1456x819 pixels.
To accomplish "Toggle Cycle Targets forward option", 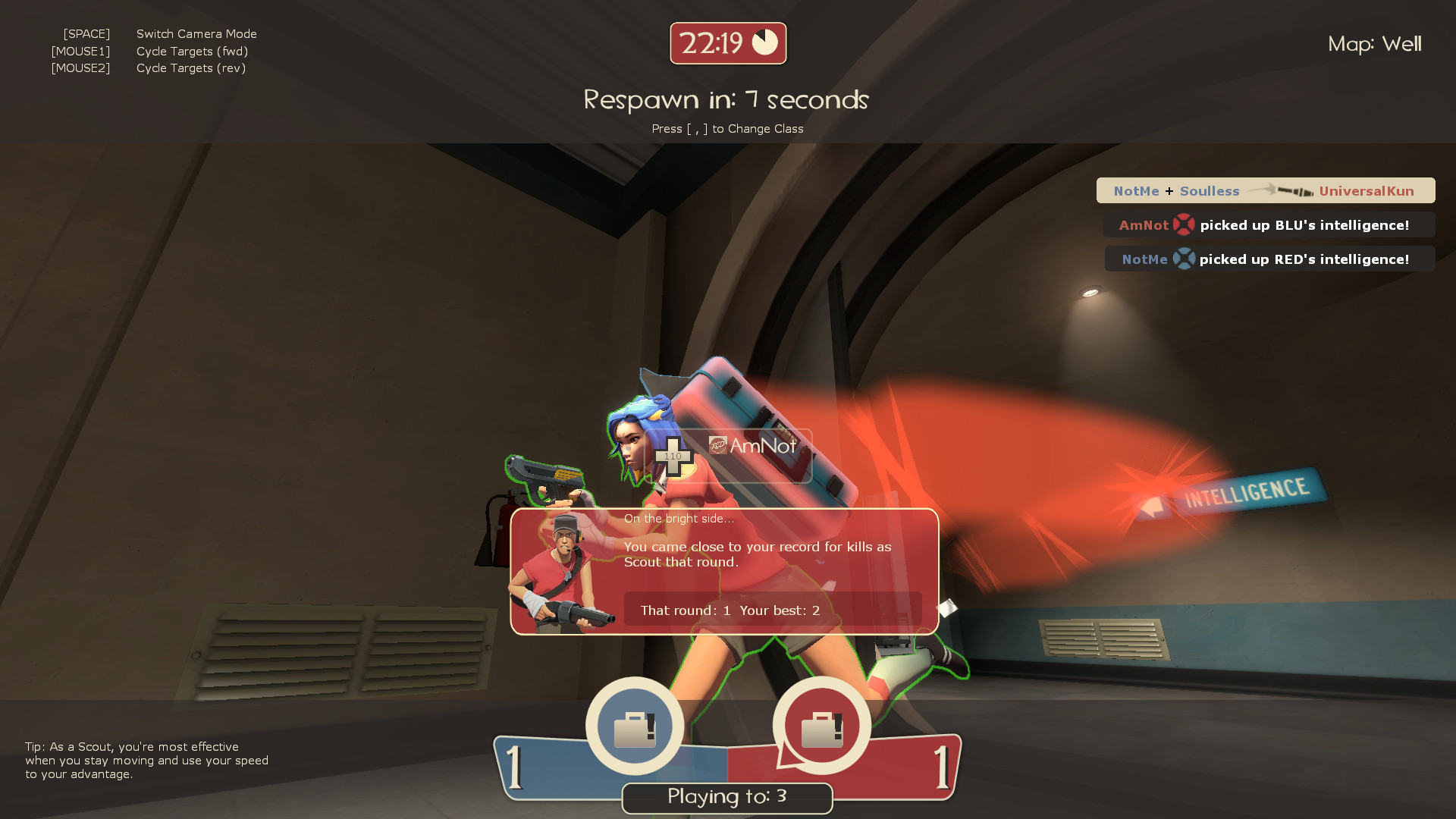I will (x=191, y=51).
